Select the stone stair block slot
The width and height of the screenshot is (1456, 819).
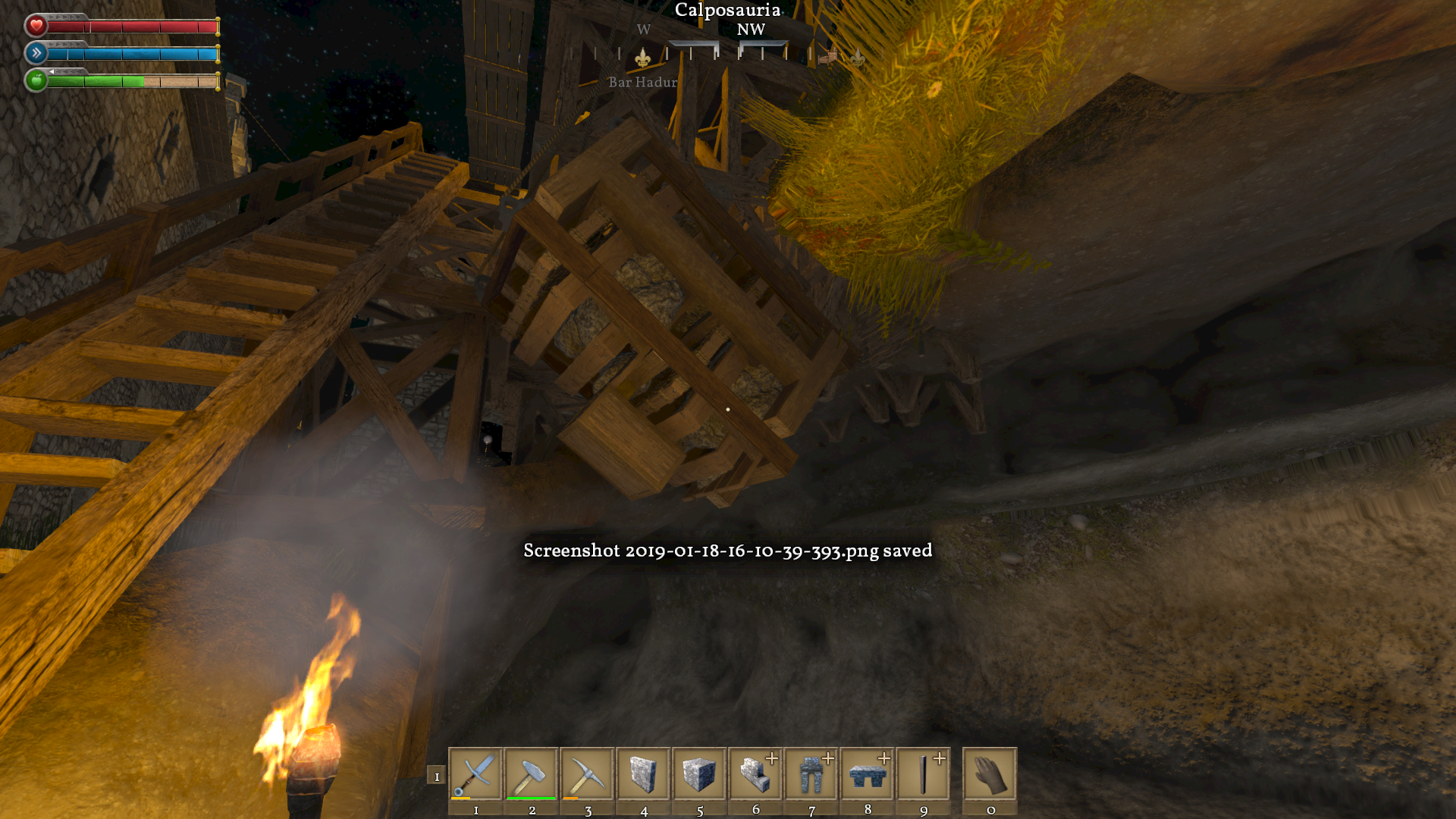point(755,774)
